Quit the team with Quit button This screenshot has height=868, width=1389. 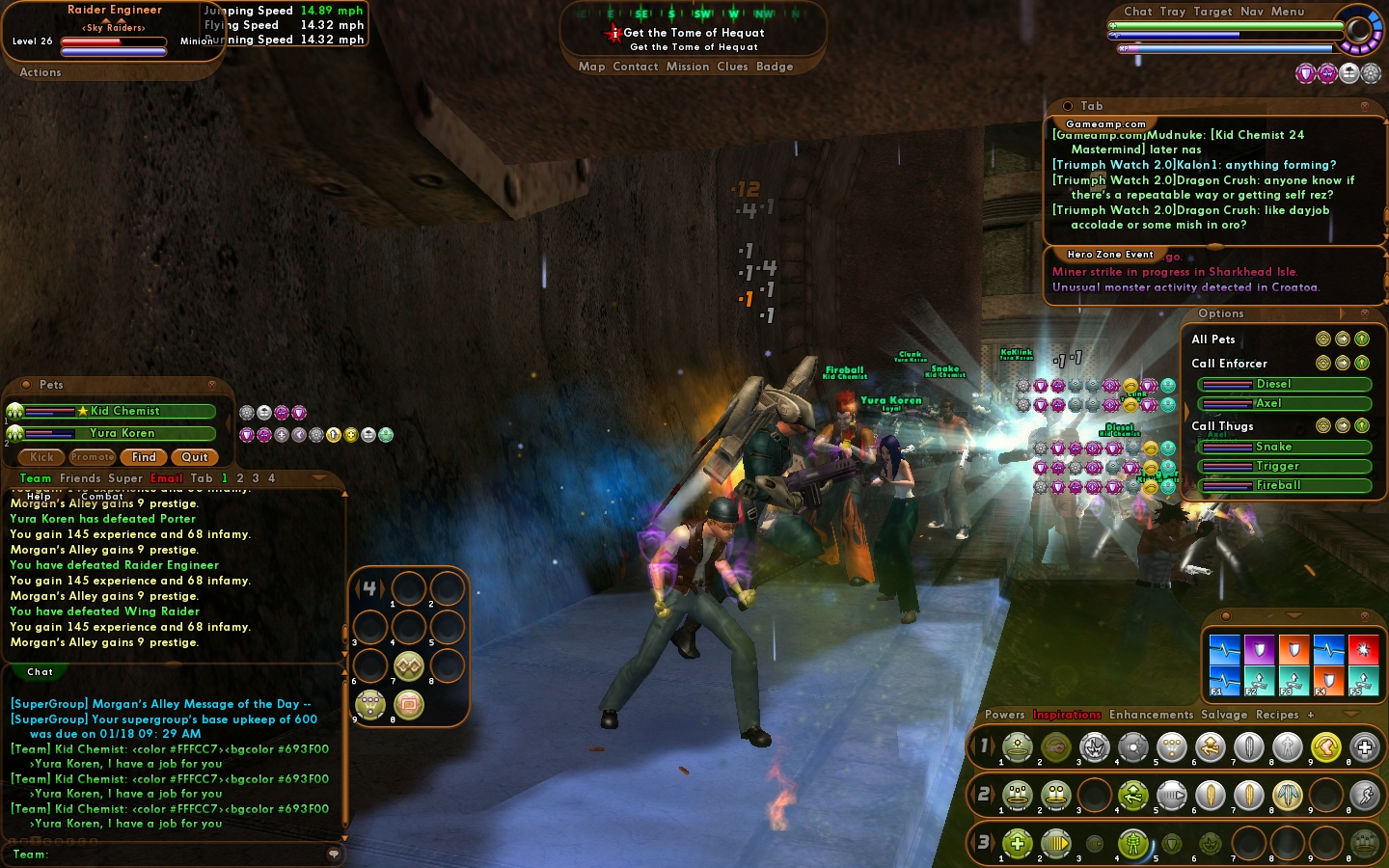[x=194, y=457]
